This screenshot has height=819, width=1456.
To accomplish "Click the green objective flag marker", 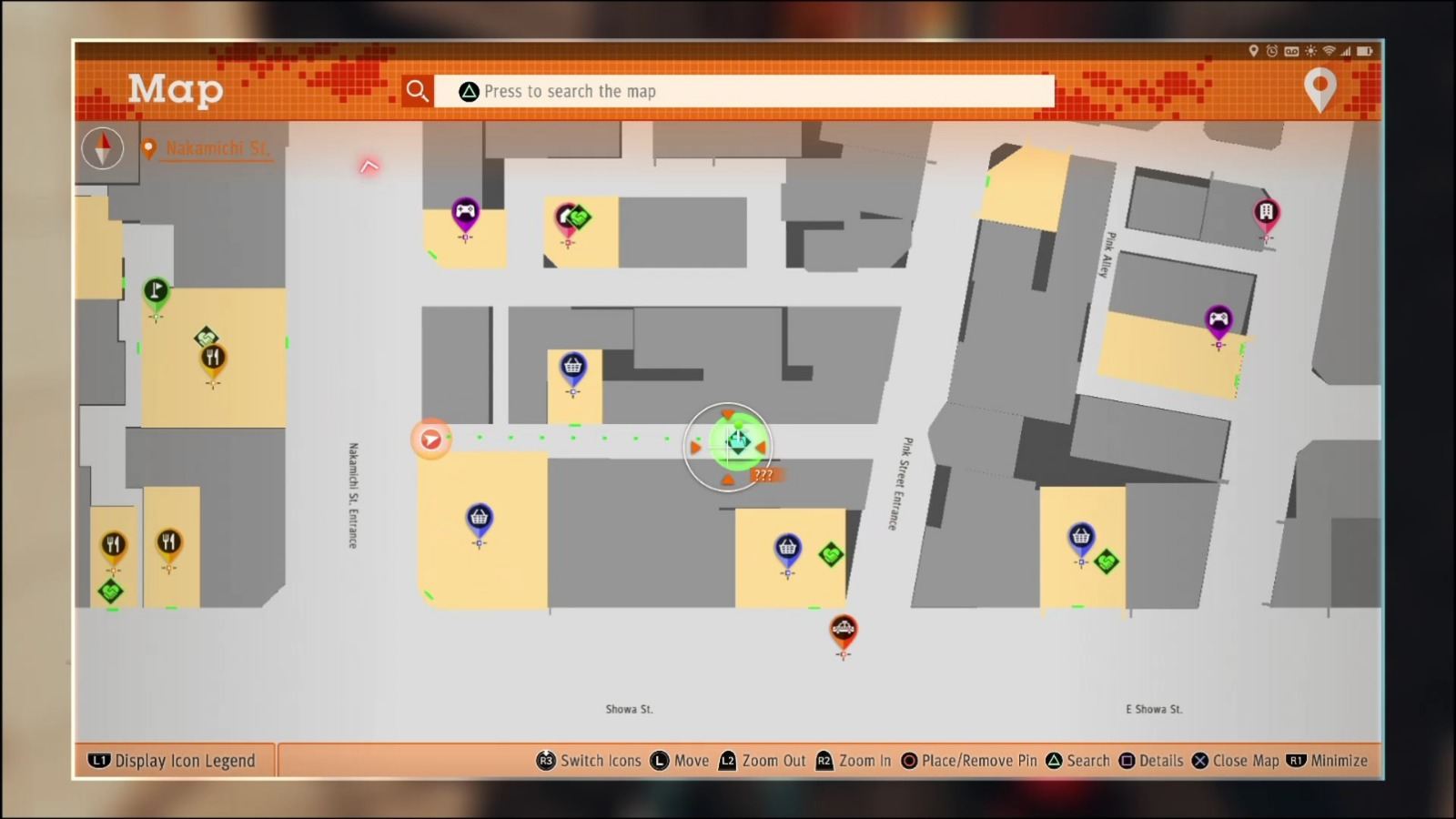I will 156,289.
